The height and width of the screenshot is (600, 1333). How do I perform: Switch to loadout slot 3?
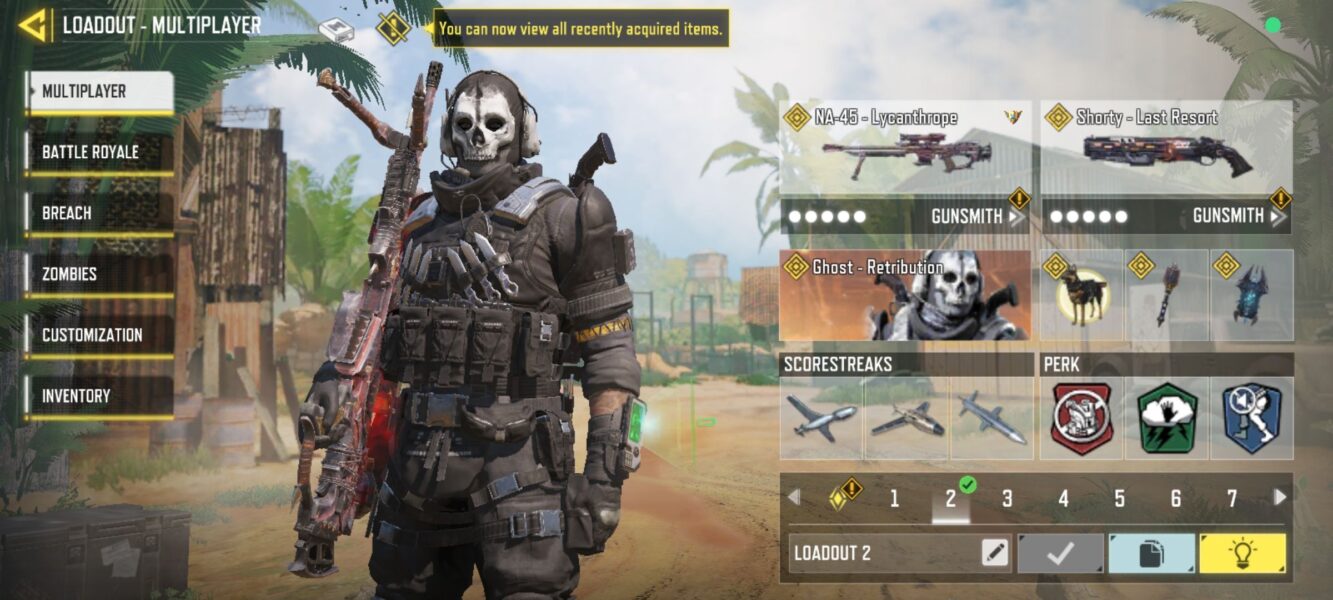1007,498
